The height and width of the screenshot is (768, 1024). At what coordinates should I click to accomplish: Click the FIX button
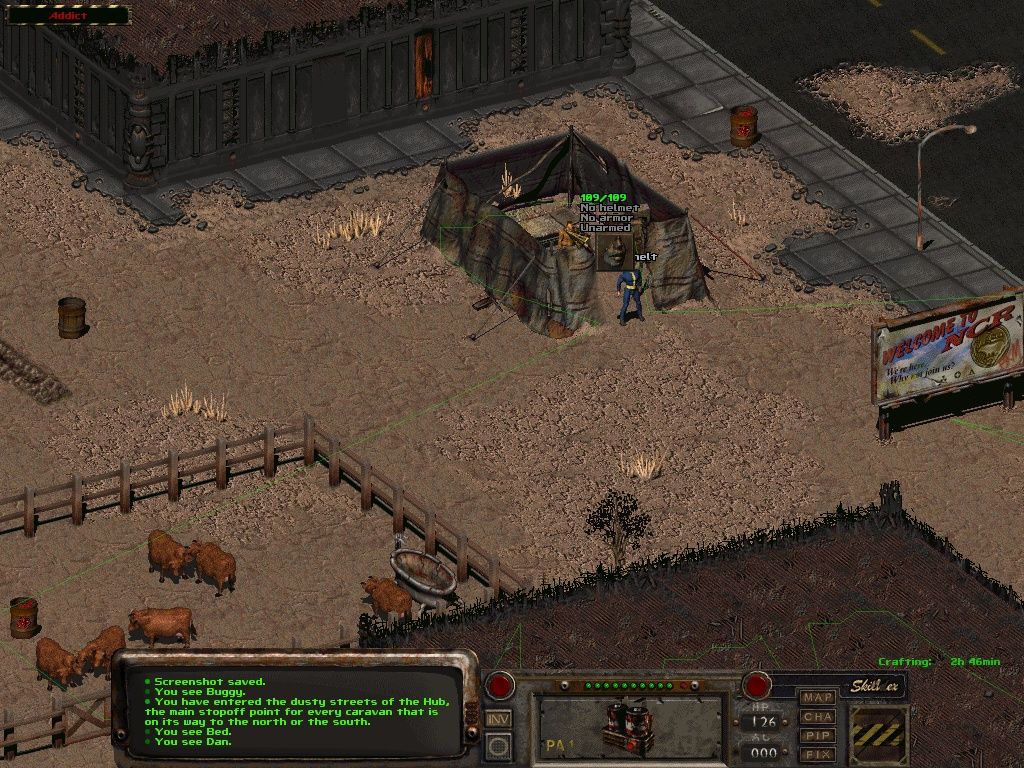coord(818,754)
